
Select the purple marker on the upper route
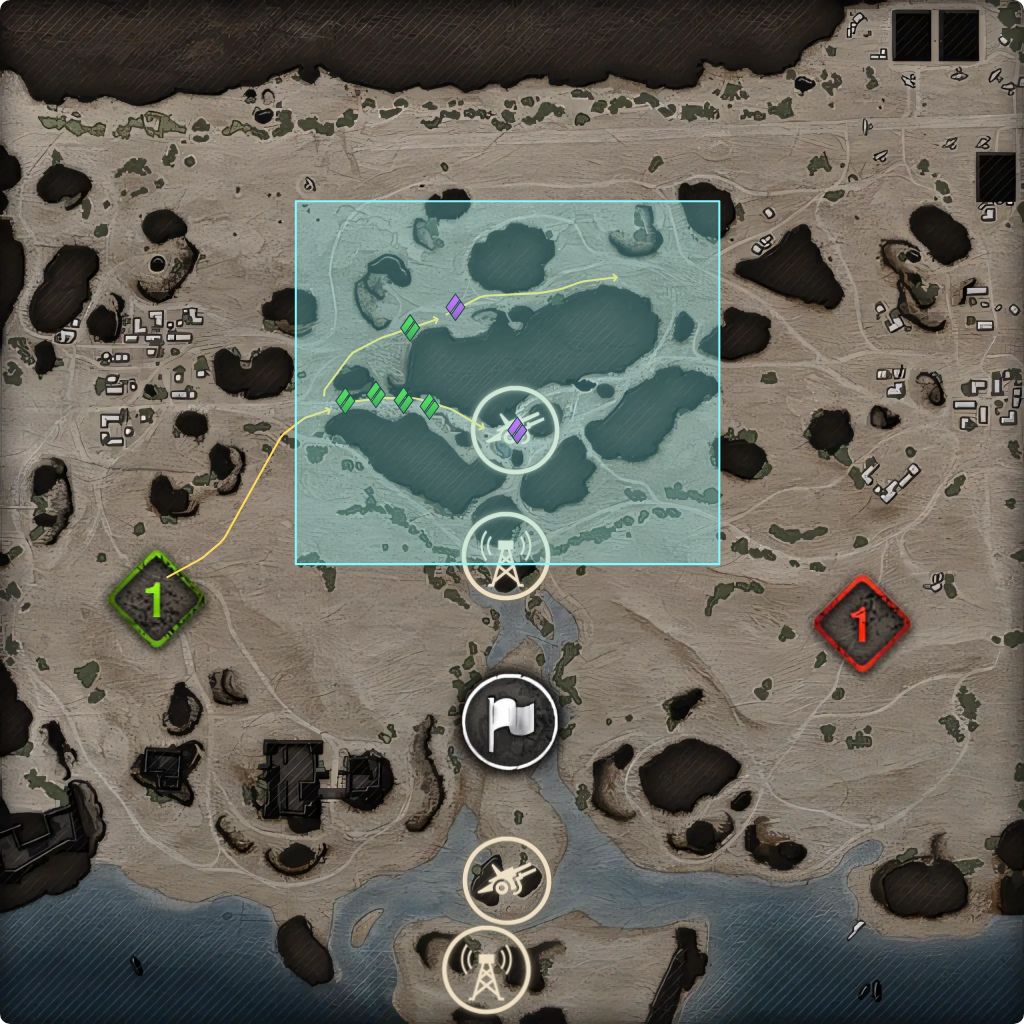pos(455,306)
